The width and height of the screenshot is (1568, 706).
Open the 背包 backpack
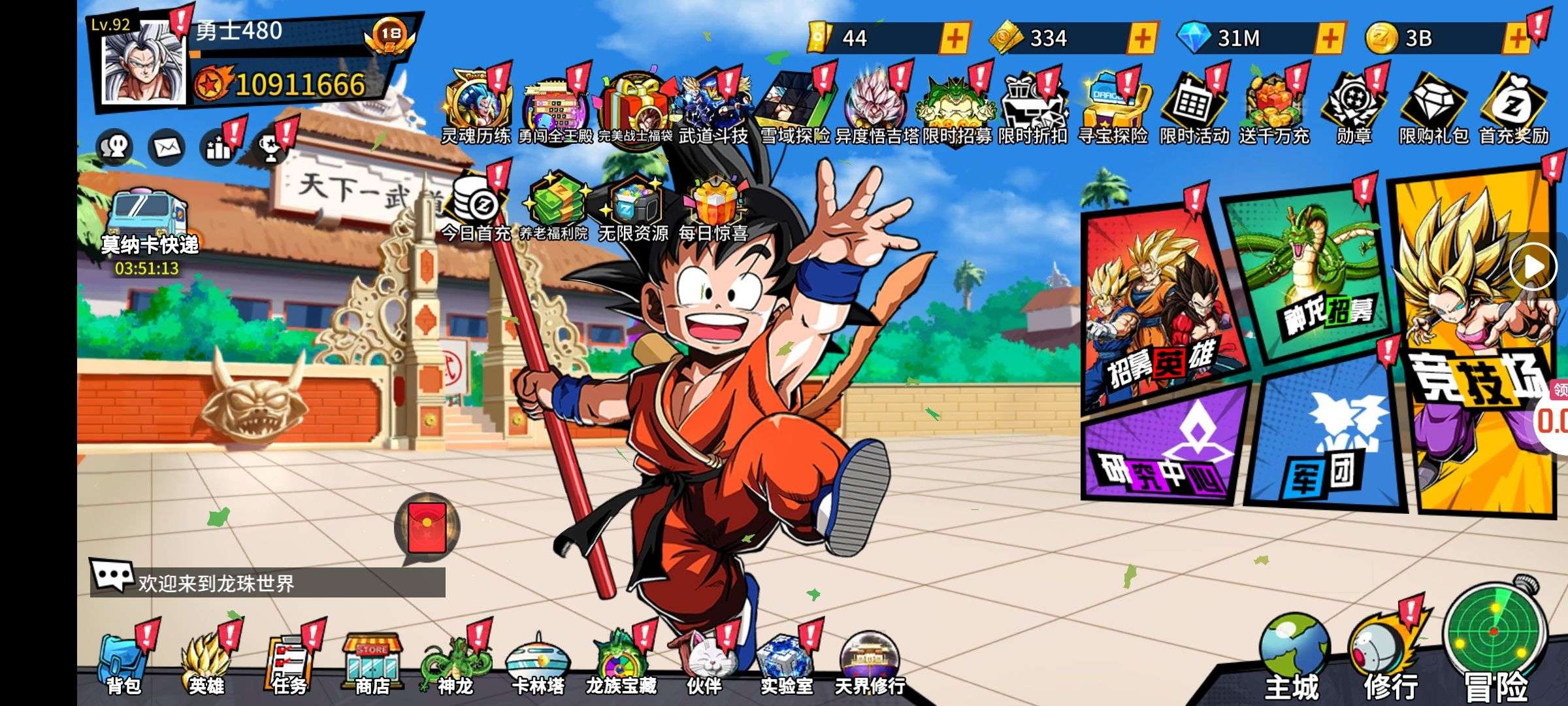(x=123, y=664)
